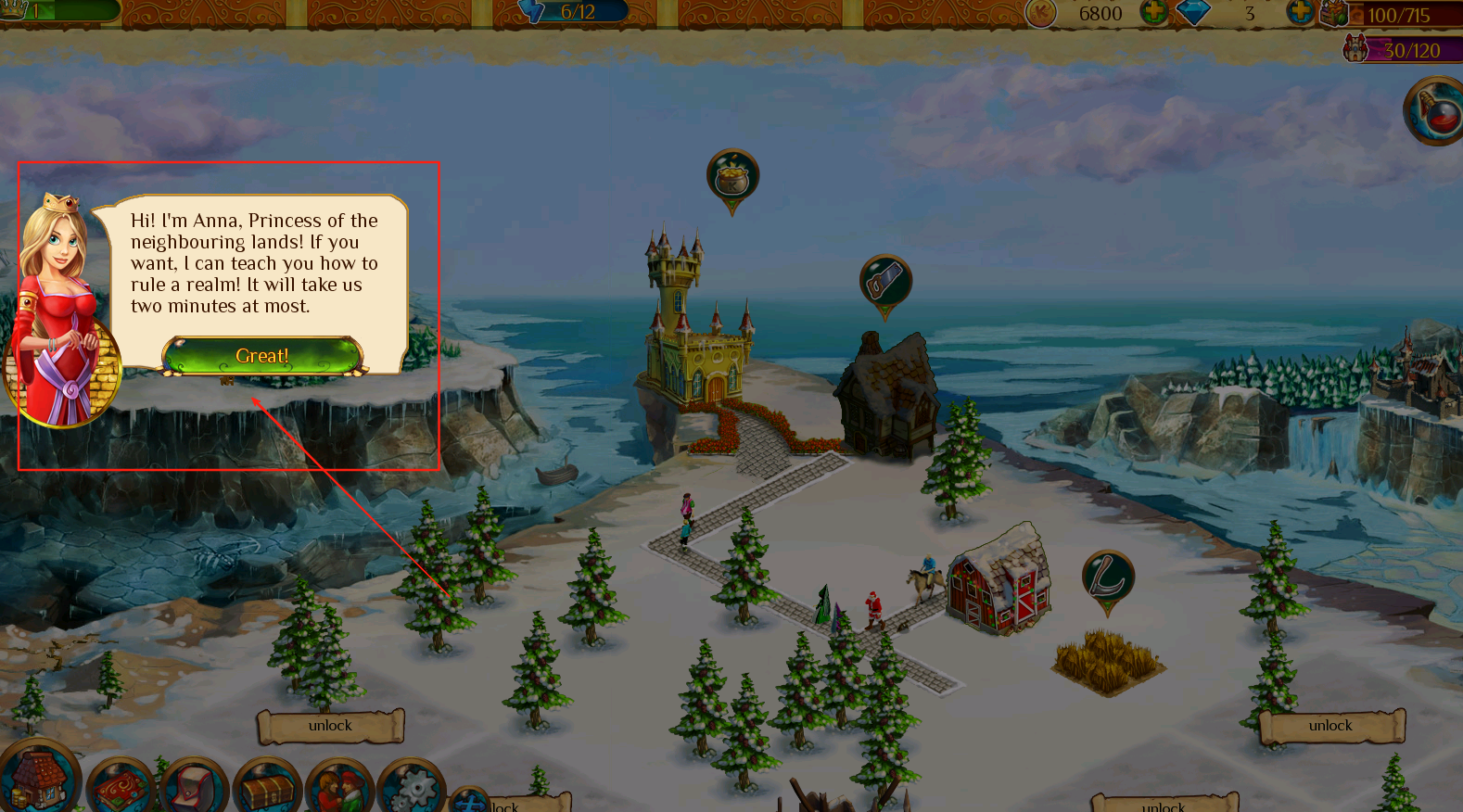Accept Anna's tutorial with the Great! button
This screenshot has height=812, width=1463.
click(262, 356)
